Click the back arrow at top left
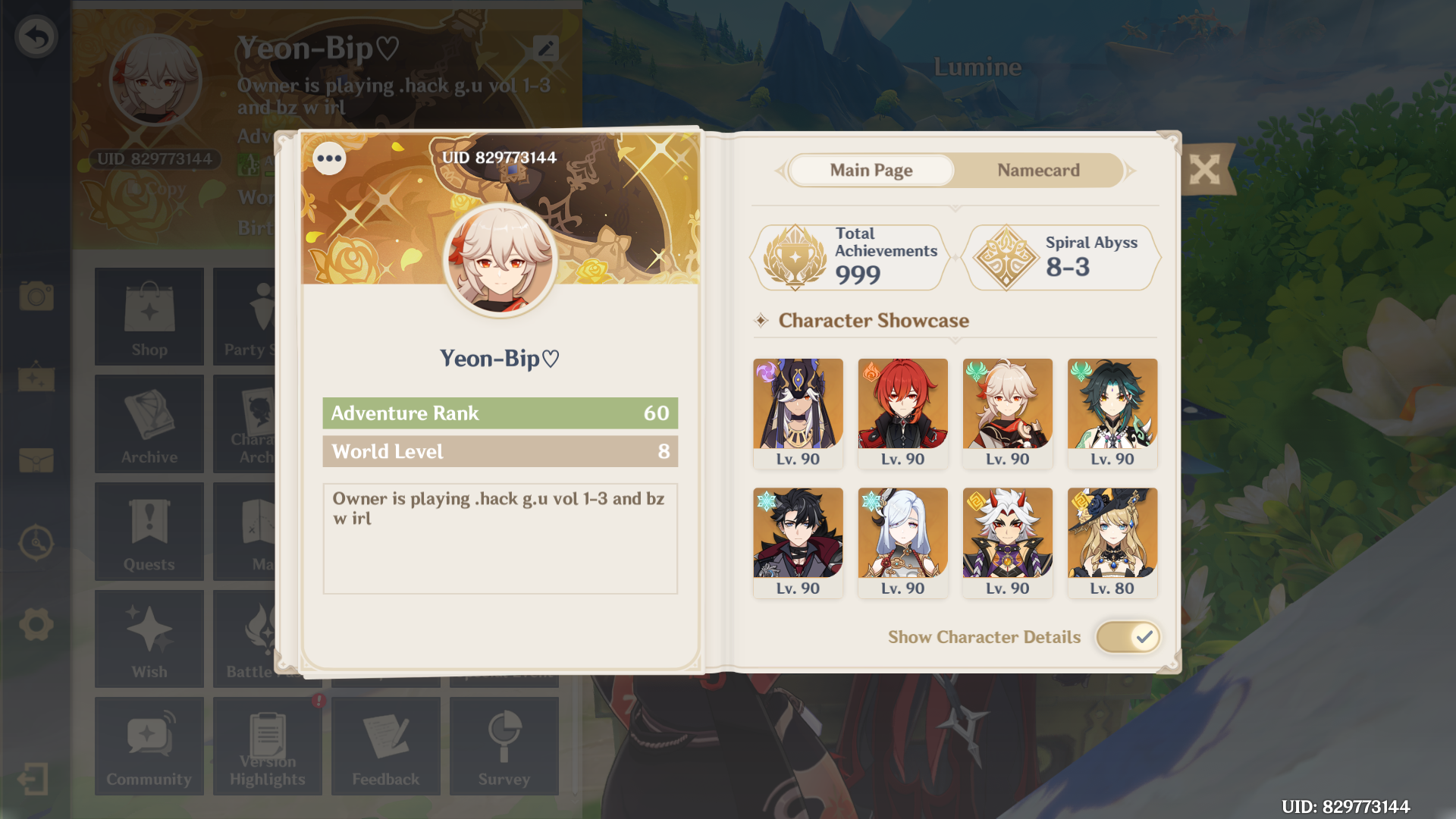 pyautogui.click(x=36, y=34)
